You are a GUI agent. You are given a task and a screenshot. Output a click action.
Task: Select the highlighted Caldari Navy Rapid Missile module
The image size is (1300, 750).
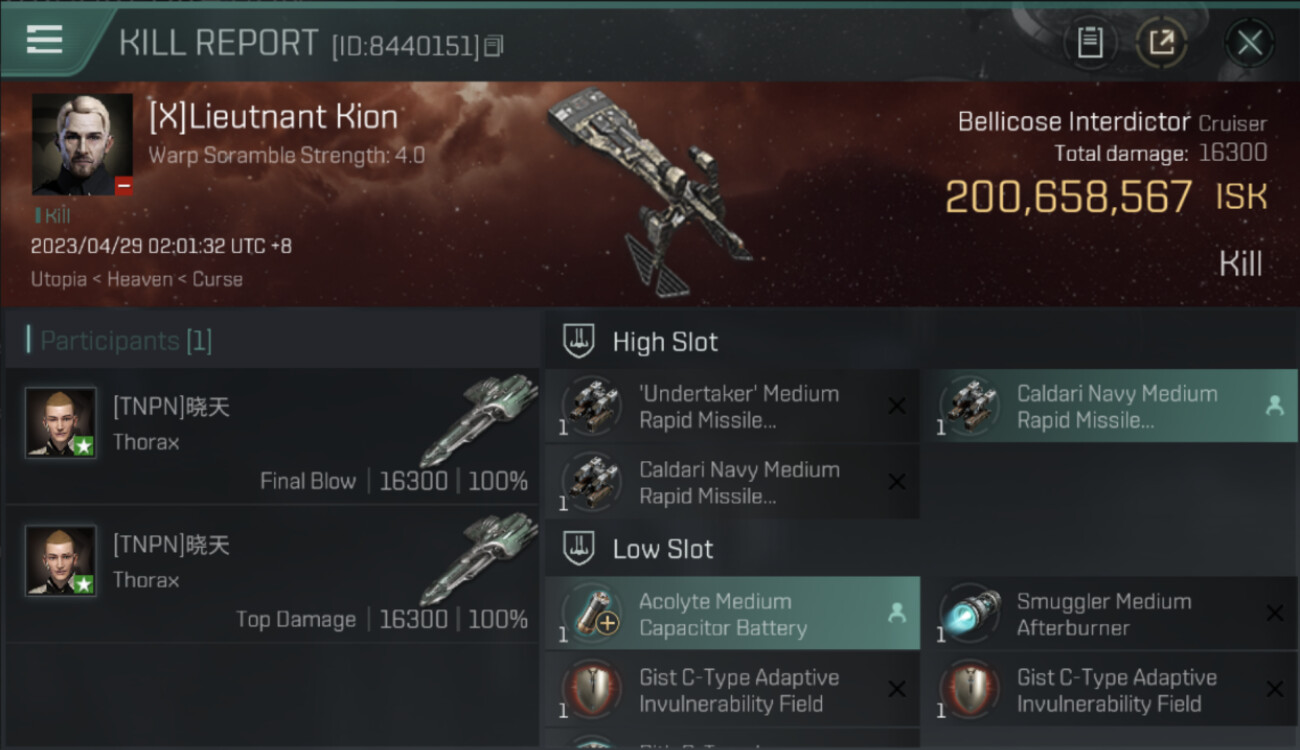click(x=1109, y=407)
